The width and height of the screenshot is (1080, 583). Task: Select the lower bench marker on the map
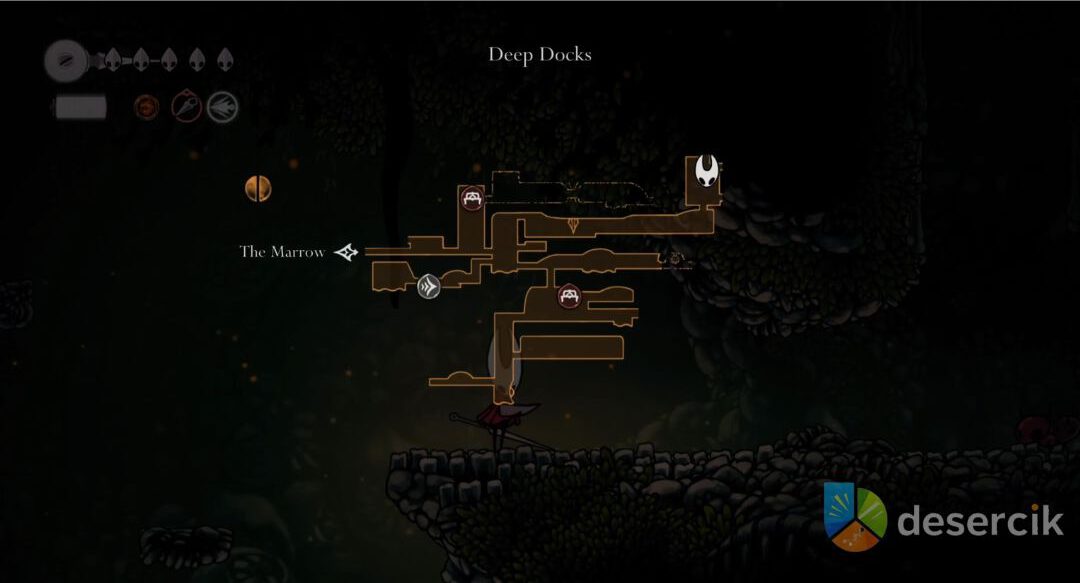pyautogui.click(x=570, y=296)
